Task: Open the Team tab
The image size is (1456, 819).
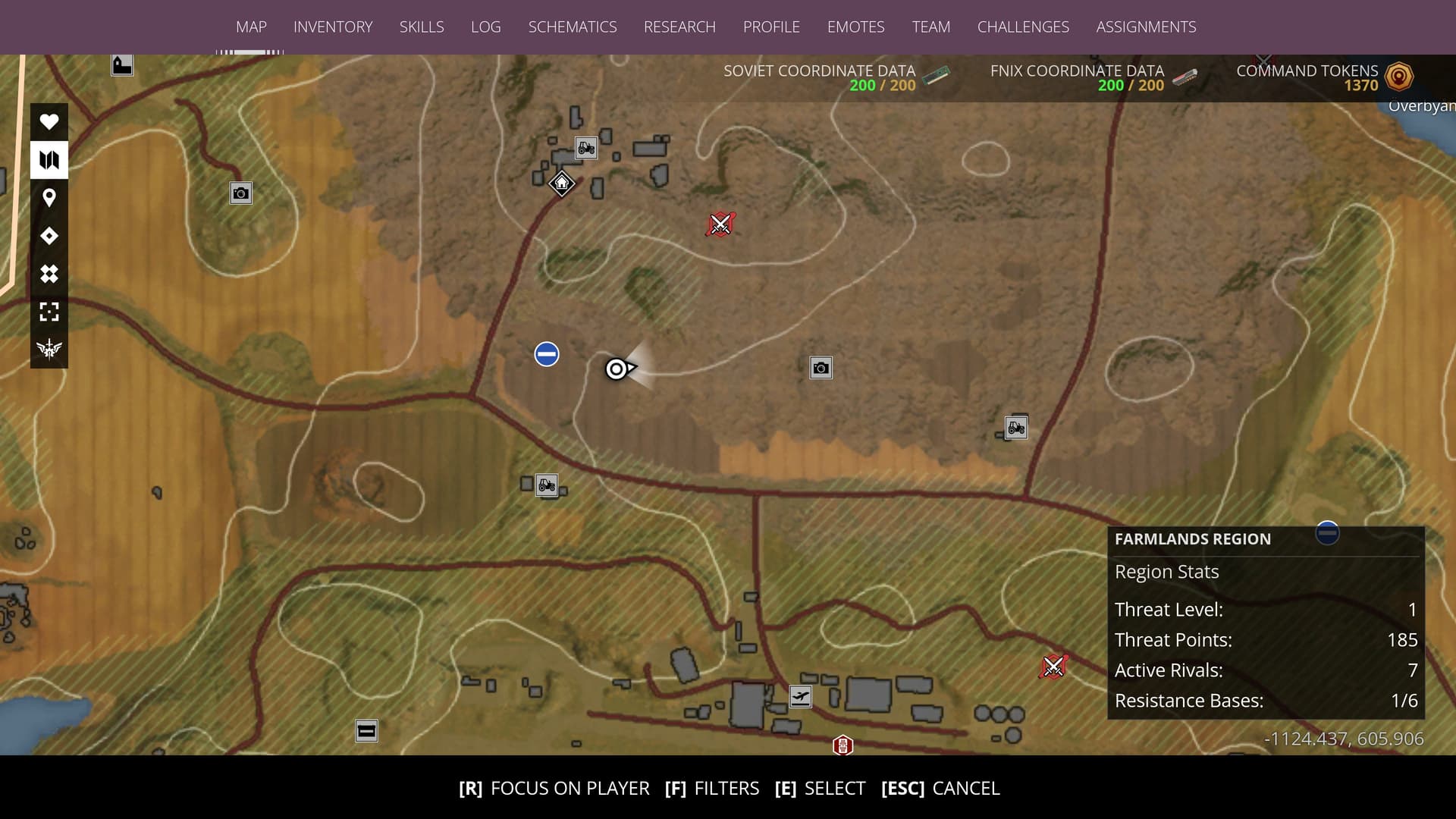Action: pos(930,27)
